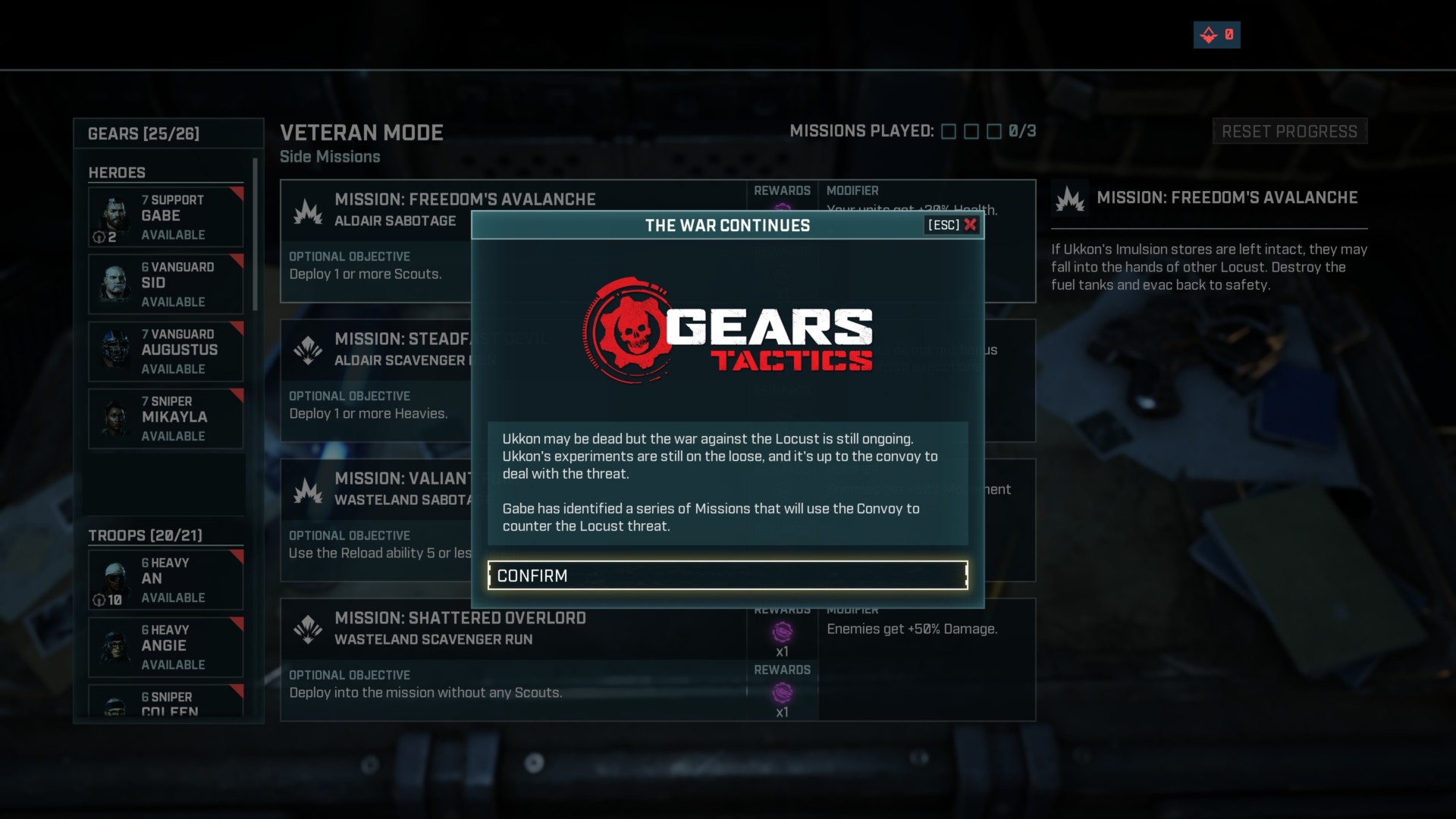1456x819 pixels.
Task: Check the third Missions Played checkbox
Action: pyautogui.click(x=995, y=131)
